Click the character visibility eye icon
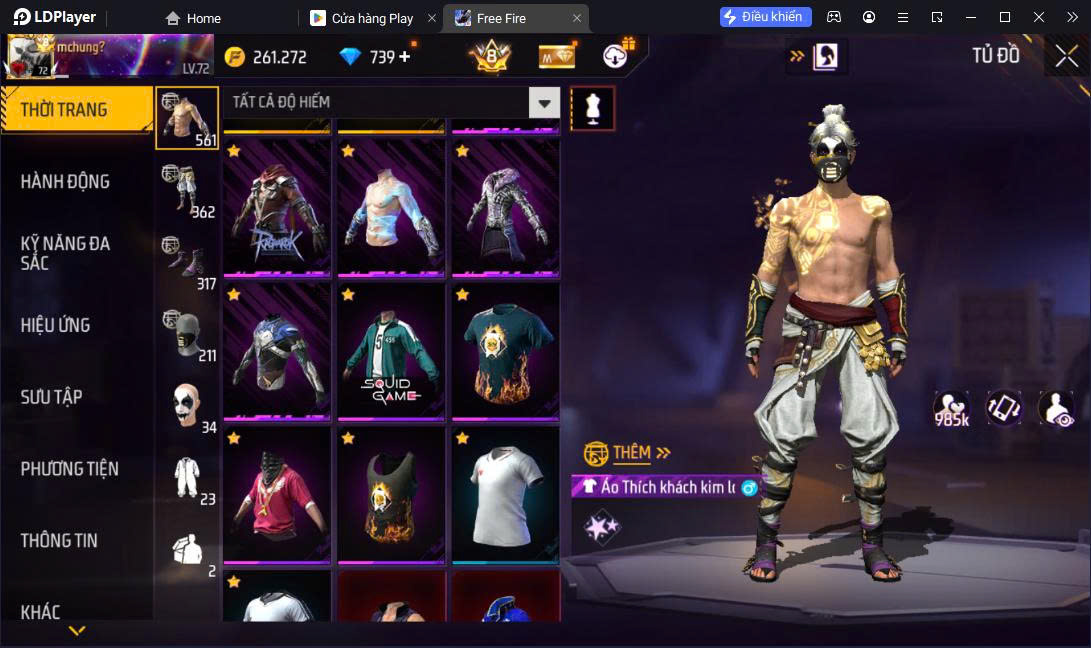 (1055, 408)
